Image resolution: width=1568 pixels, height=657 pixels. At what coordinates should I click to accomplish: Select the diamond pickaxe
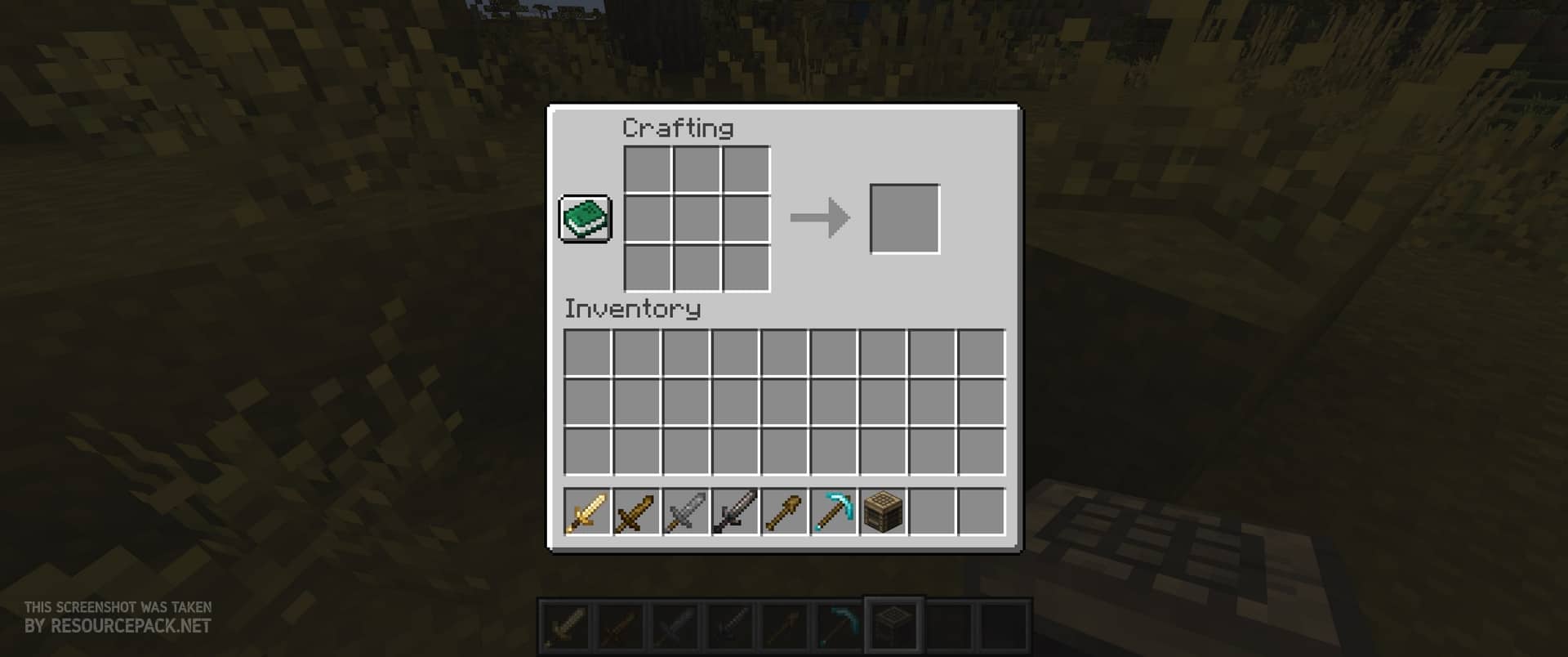point(833,512)
